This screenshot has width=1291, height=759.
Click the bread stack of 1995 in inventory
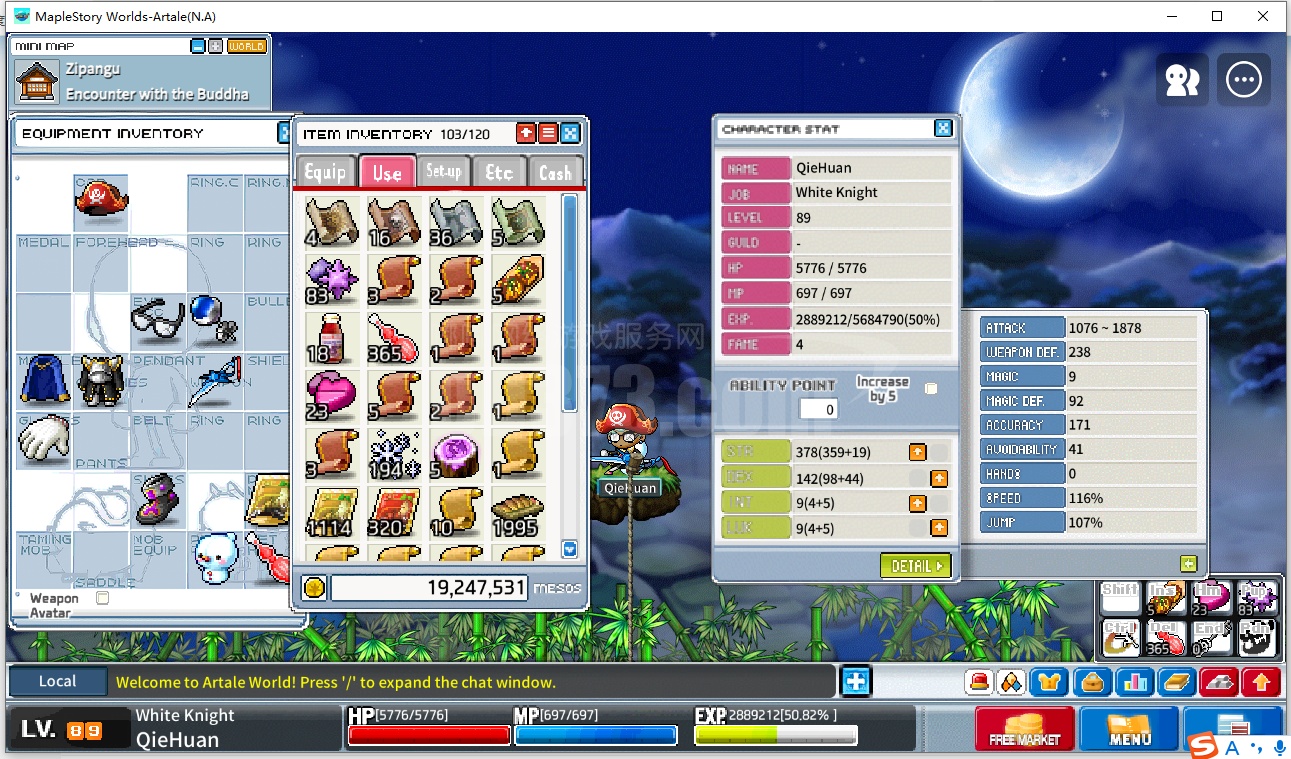pos(517,514)
